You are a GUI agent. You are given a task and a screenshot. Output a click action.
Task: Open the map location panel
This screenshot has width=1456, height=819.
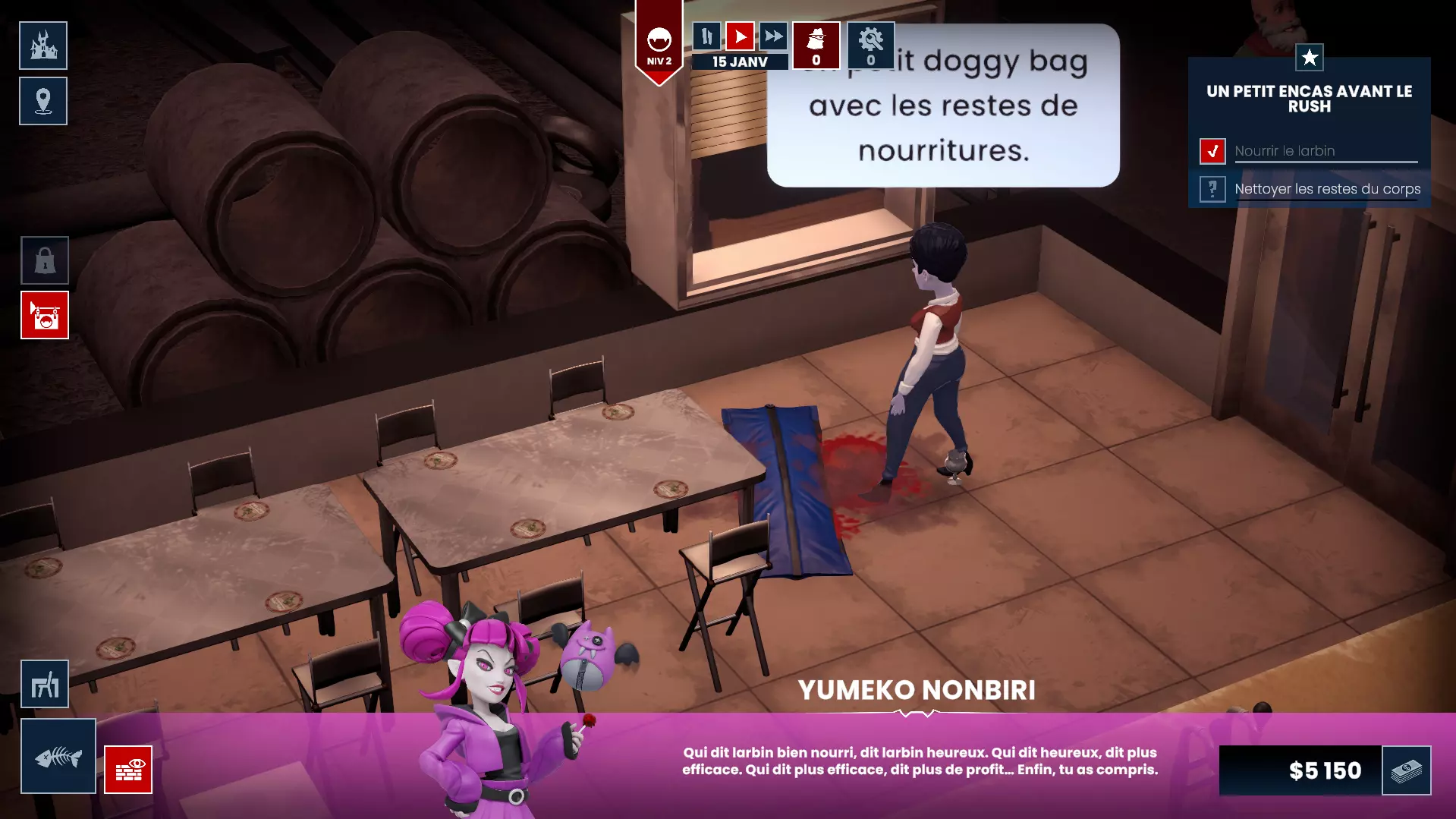[x=43, y=101]
